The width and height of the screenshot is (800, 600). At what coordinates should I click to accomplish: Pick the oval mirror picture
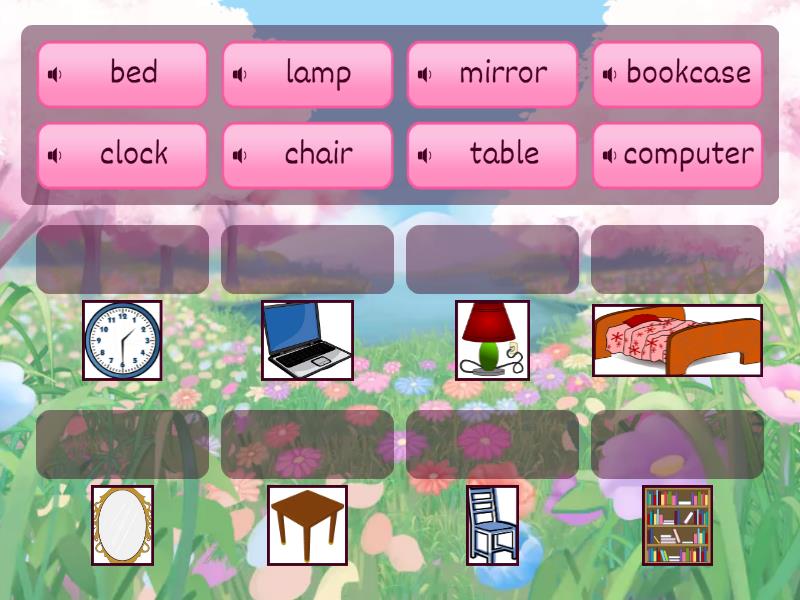click(122, 525)
